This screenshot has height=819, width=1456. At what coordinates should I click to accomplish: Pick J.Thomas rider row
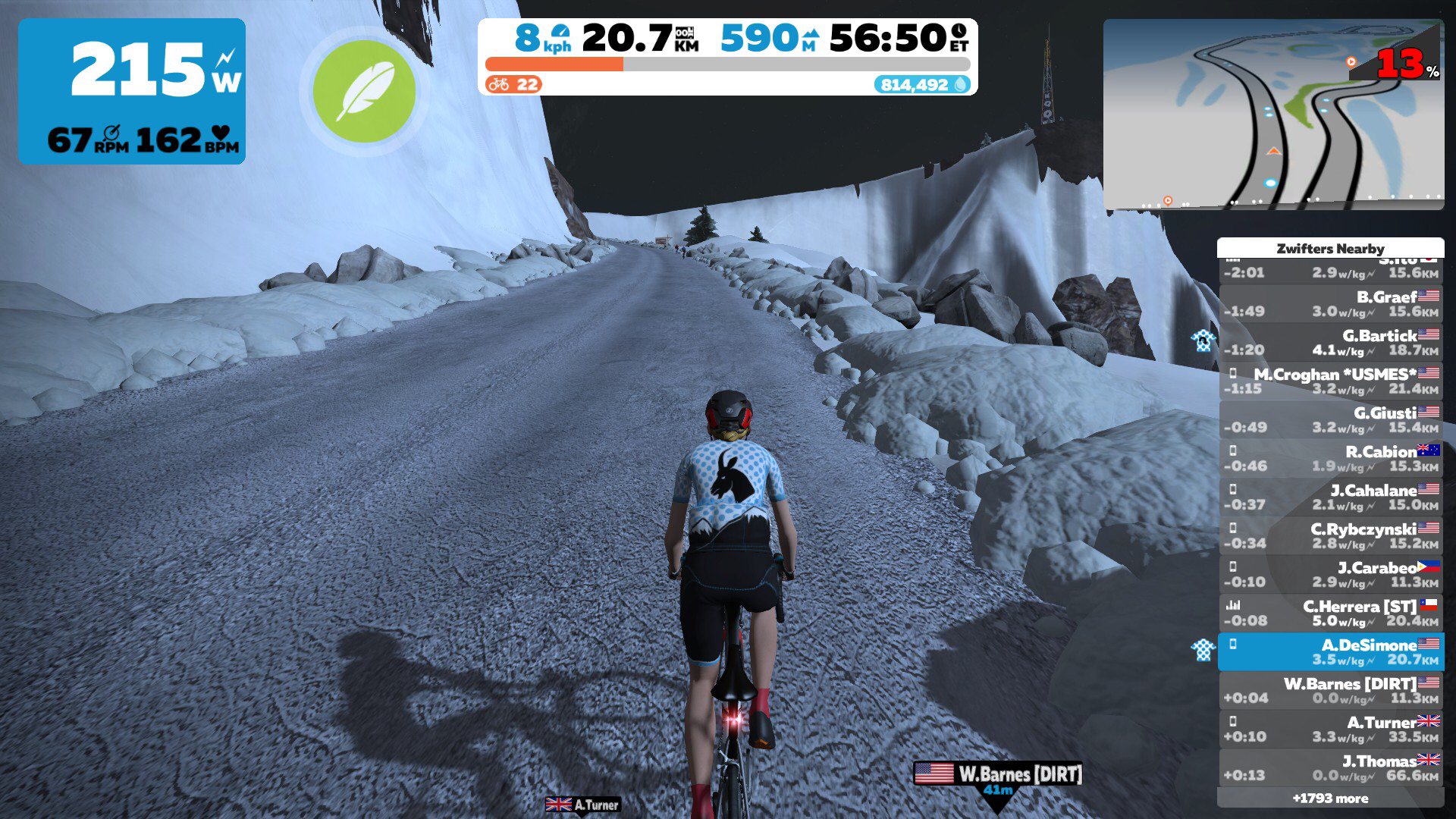pyautogui.click(x=1331, y=767)
